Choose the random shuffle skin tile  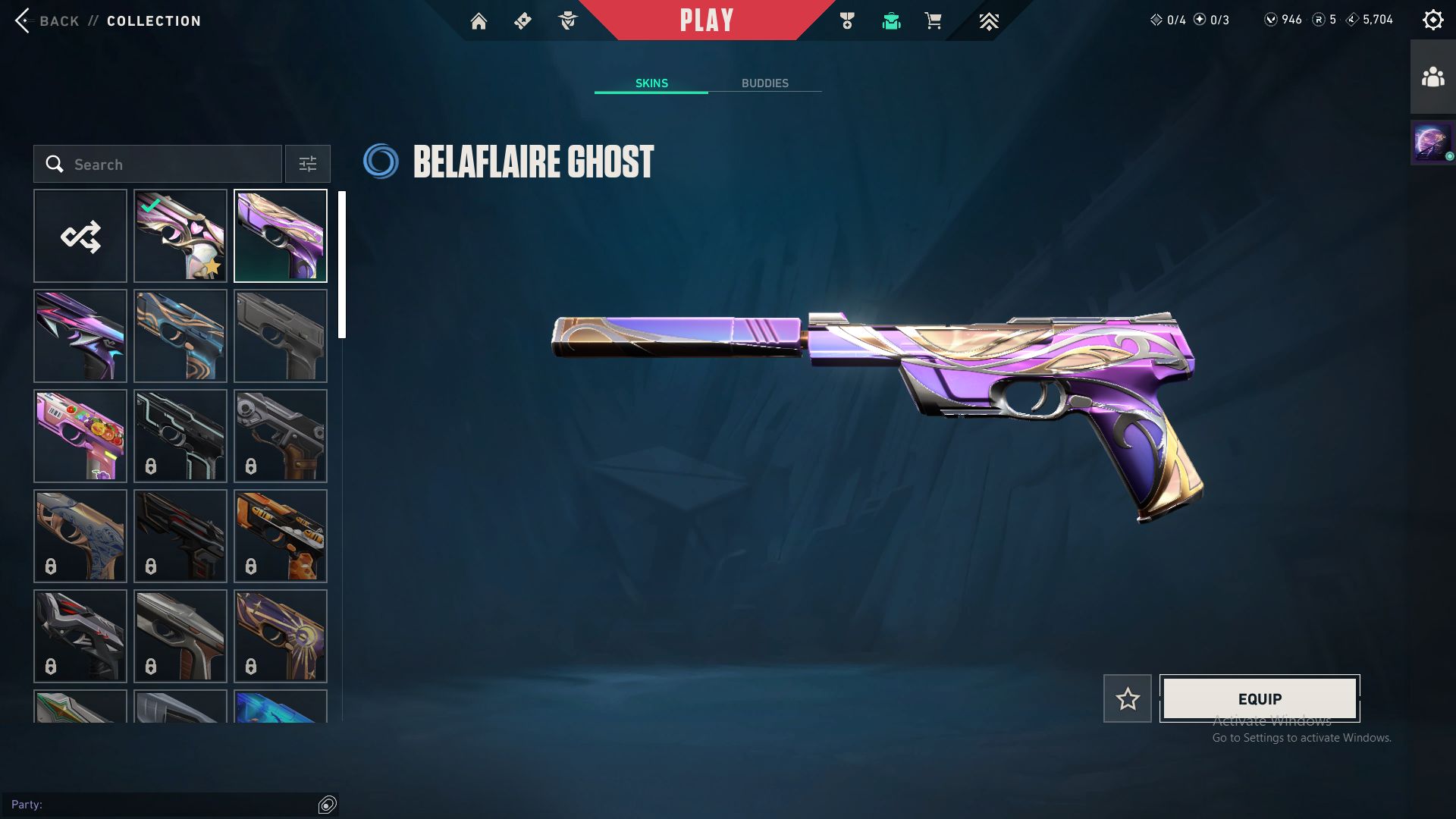click(x=80, y=236)
